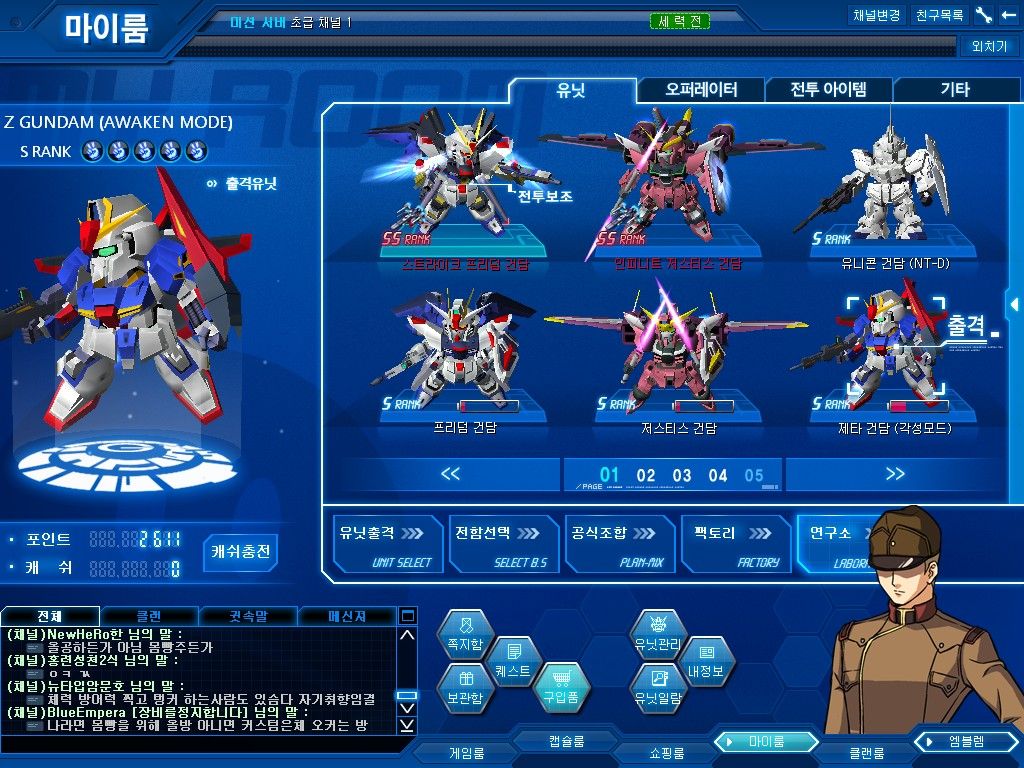
Task: Switch chat to the 귓속말 tab
Action: pyautogui.click(x=247, y=616)
